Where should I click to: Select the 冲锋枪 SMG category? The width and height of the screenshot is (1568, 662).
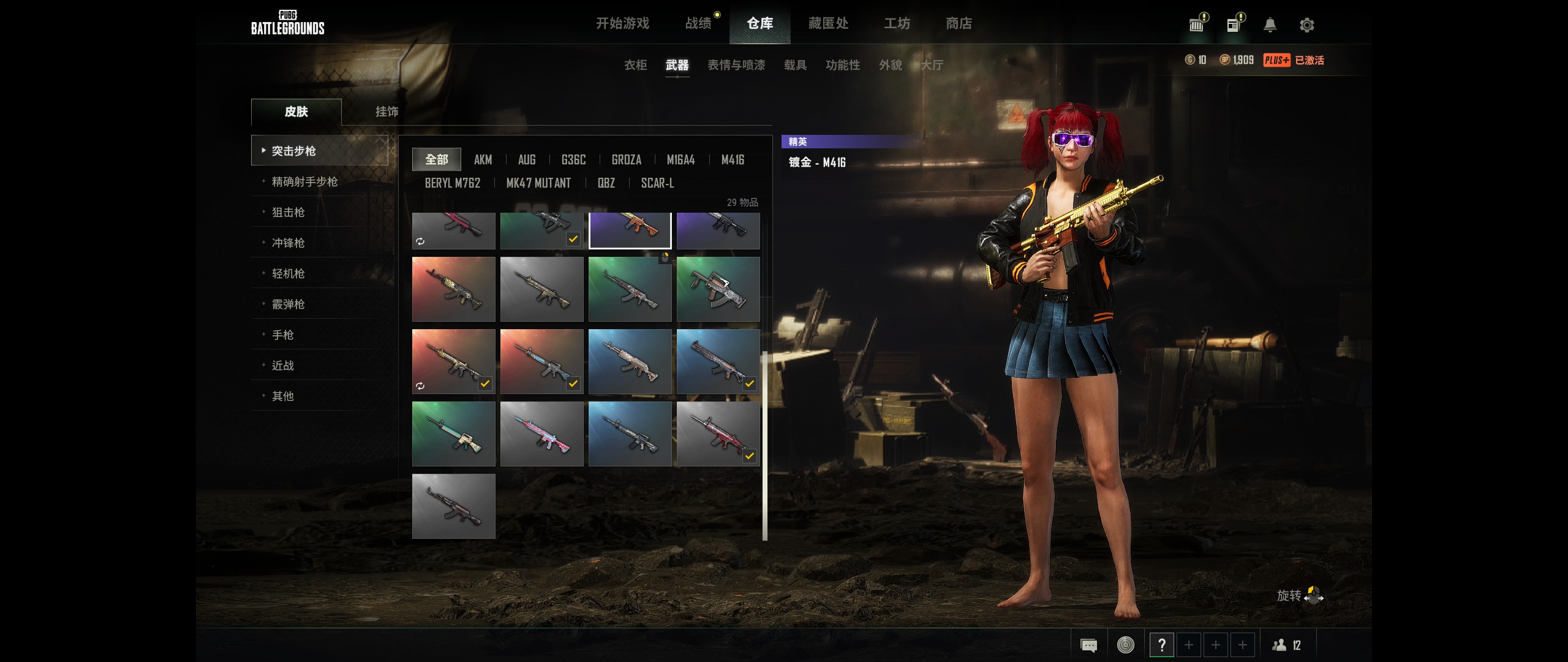288,243
